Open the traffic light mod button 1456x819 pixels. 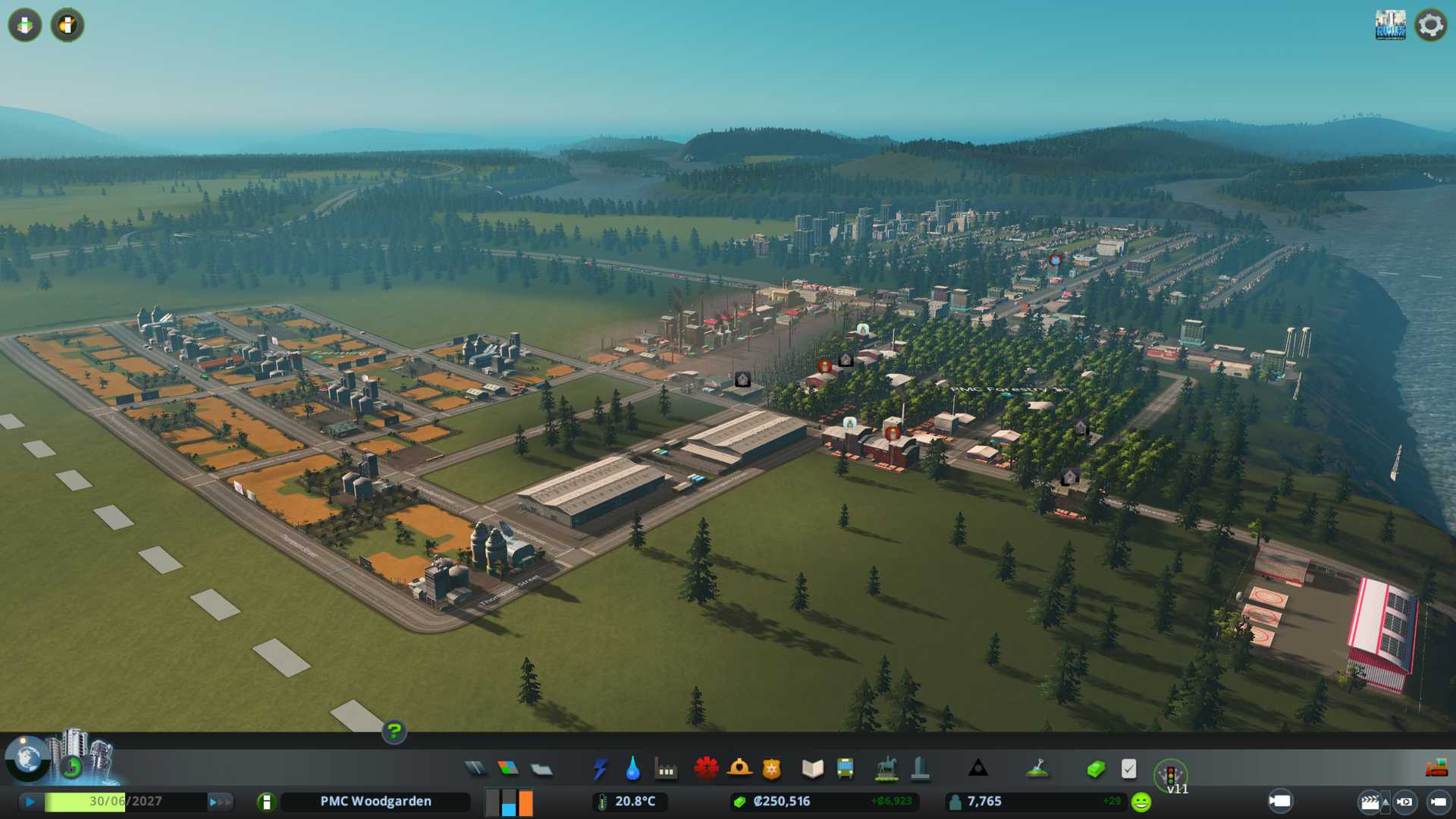tap(1170, 775)
